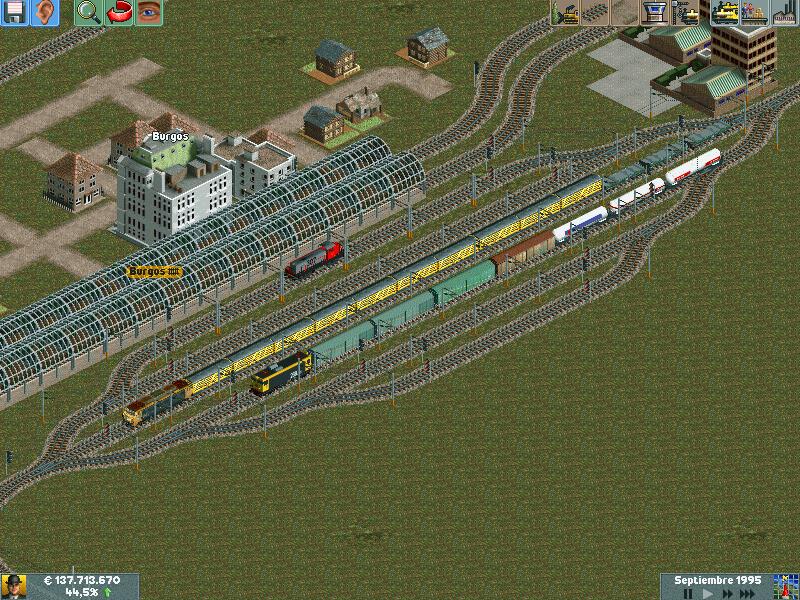This screenshot has width=800, height=600.
Task: Open the company owner portrait
Action: tap(13, 586)
